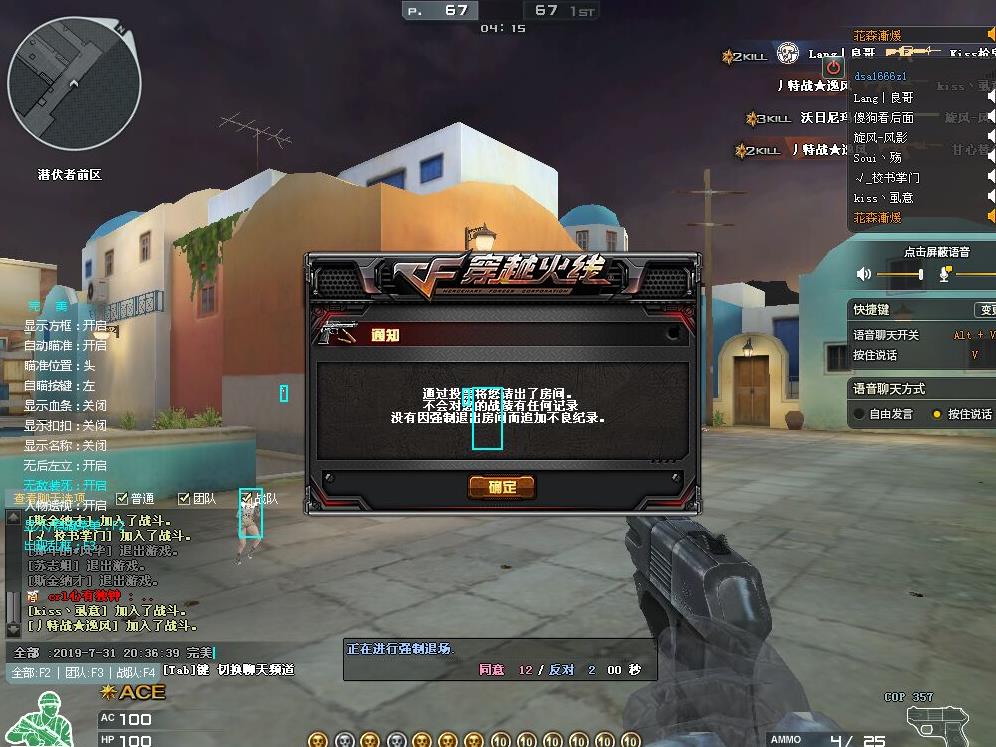996x747 pixels.
Task: Confirm the notification with the 确定 button
Action: [502, 487]
